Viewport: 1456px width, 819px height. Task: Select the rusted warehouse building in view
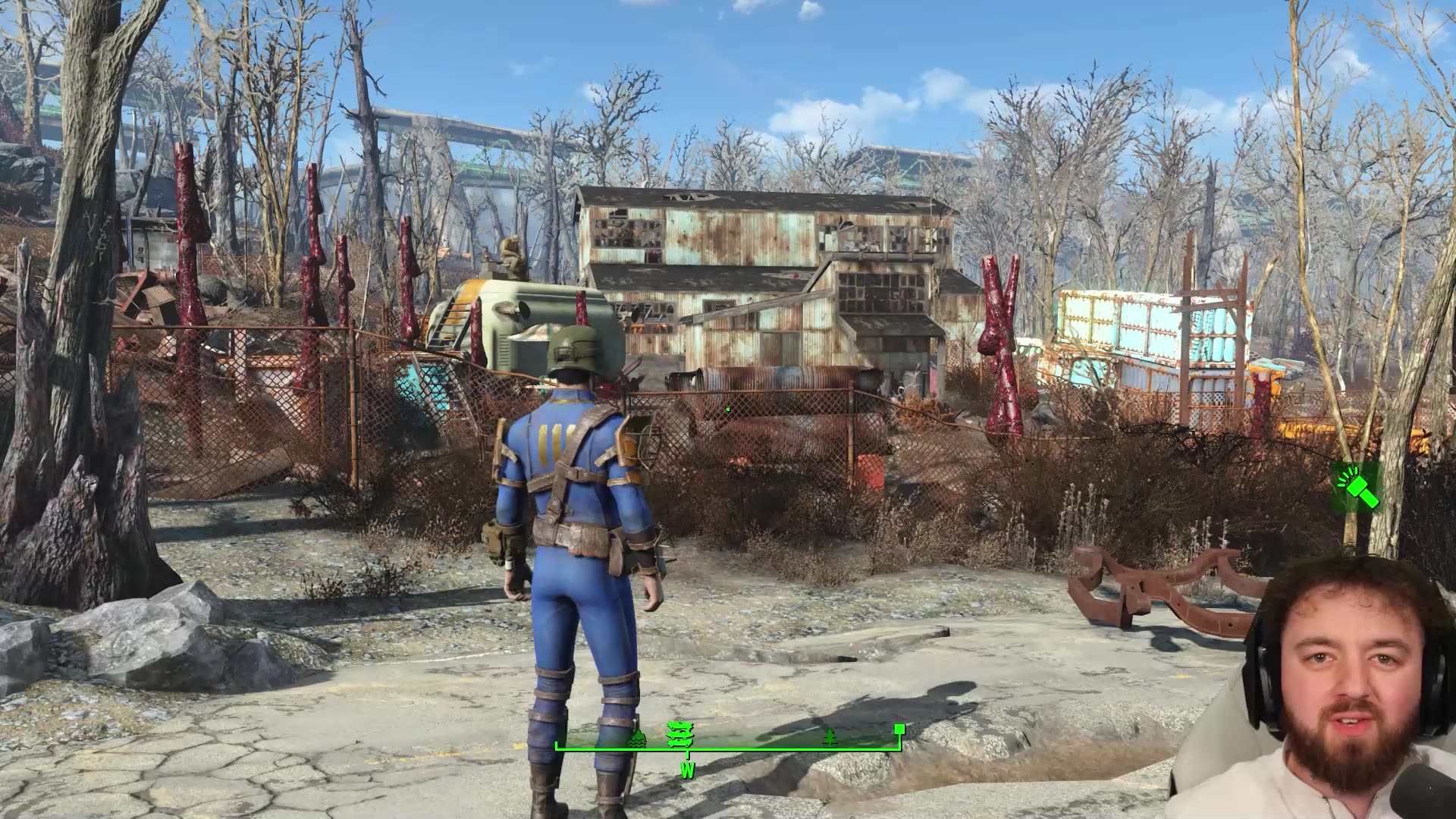click(x=758, y=265)
